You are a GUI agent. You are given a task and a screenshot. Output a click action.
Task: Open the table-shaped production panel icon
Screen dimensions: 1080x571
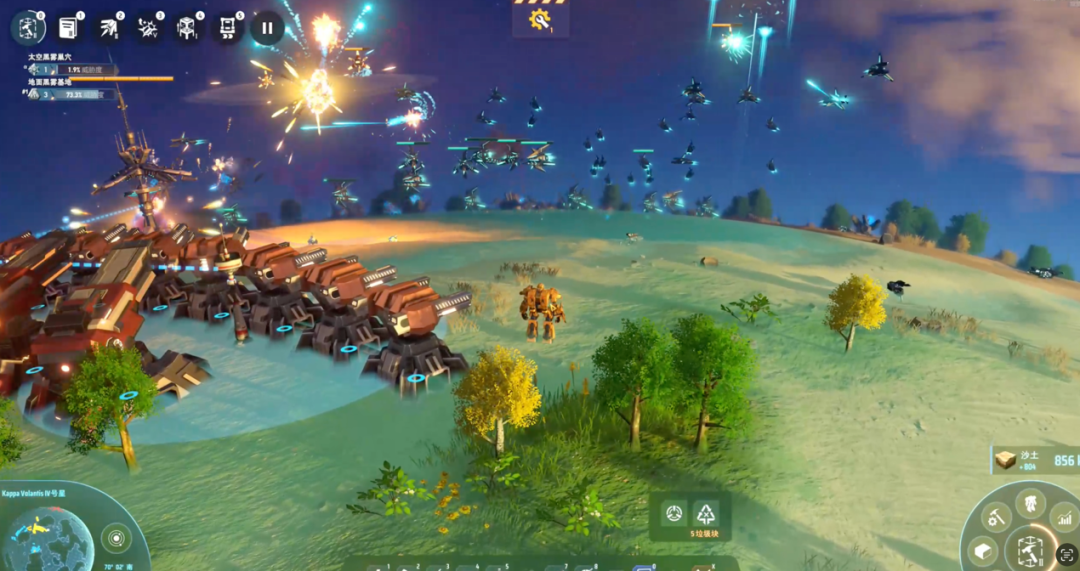[188, 27]
